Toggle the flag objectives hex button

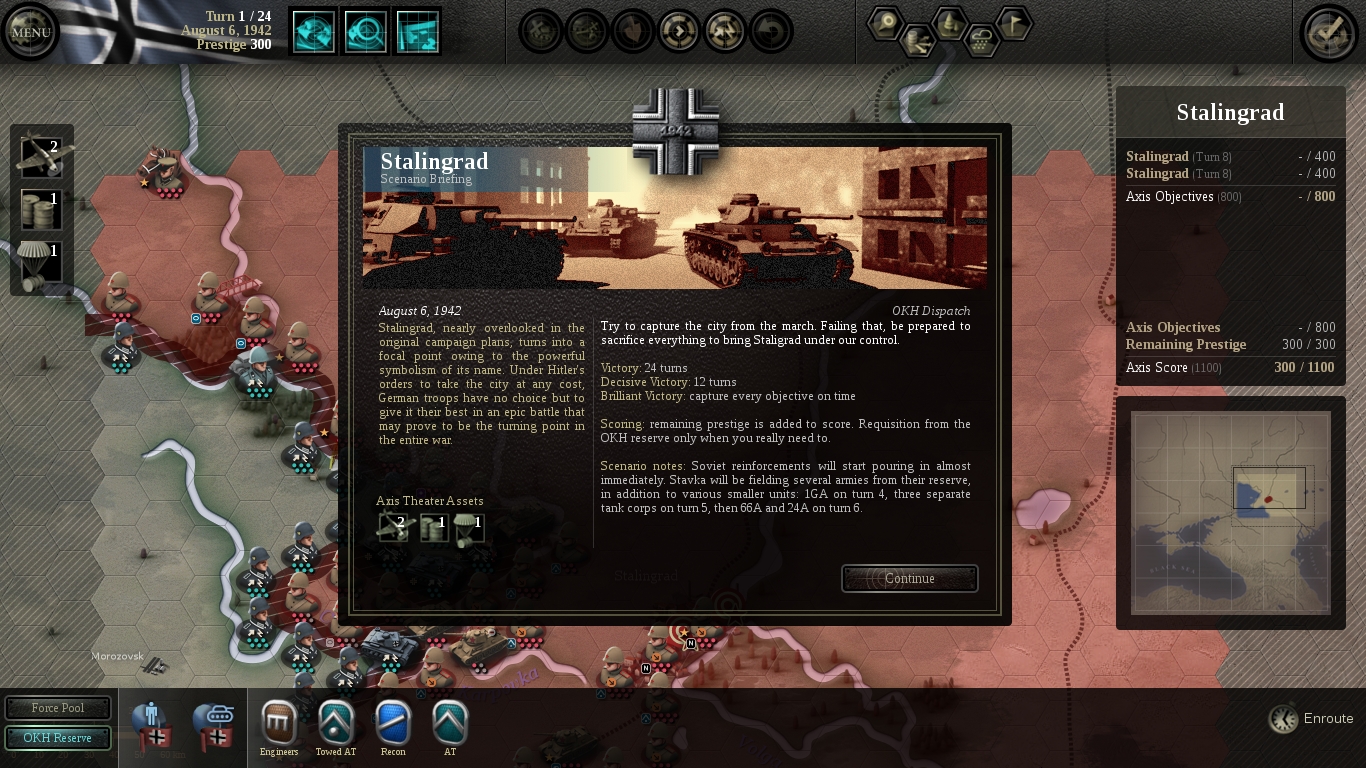pos(1014,24)
